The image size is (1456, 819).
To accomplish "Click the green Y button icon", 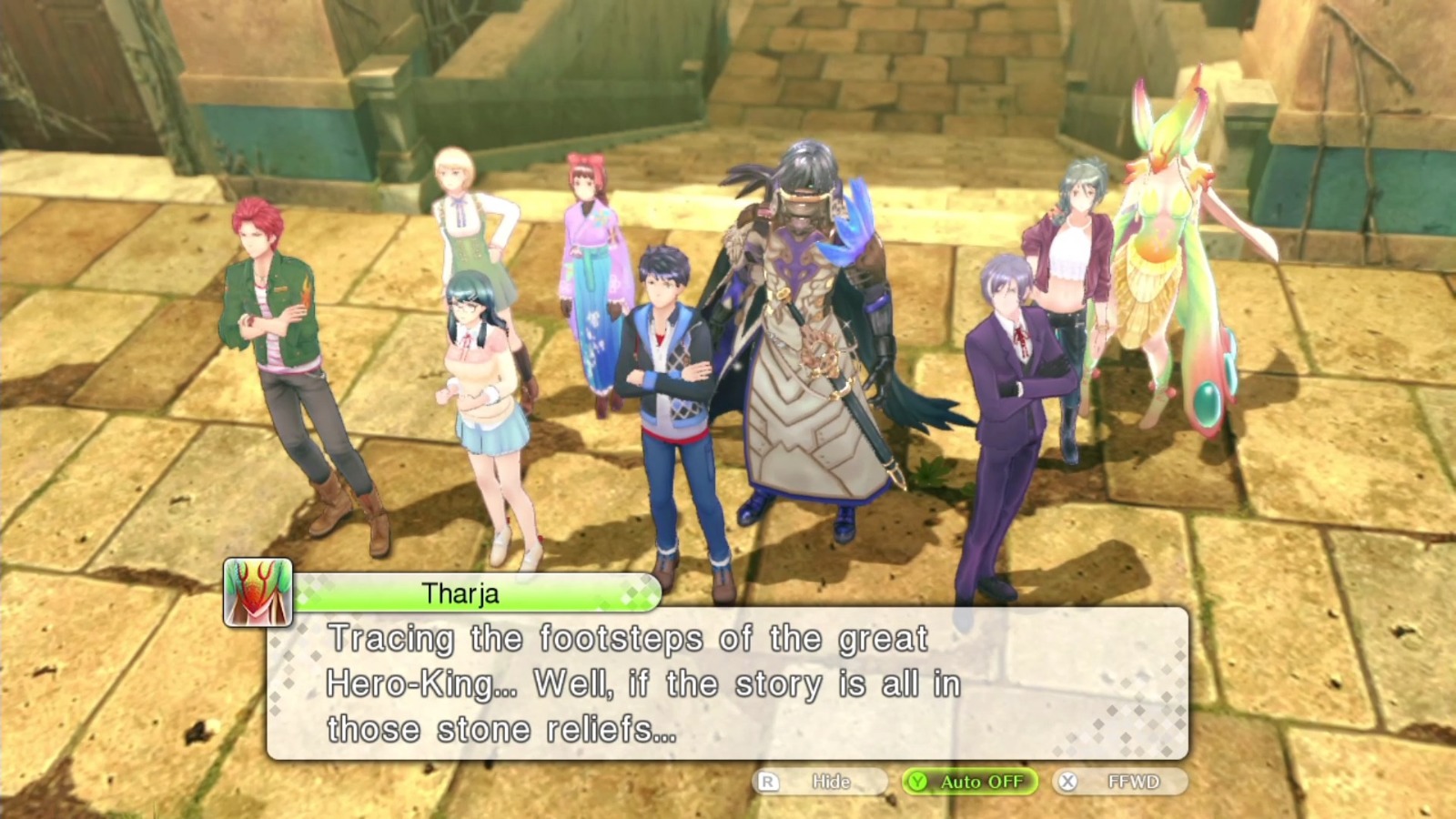I will pyautogui.click(x=918, y=781).
